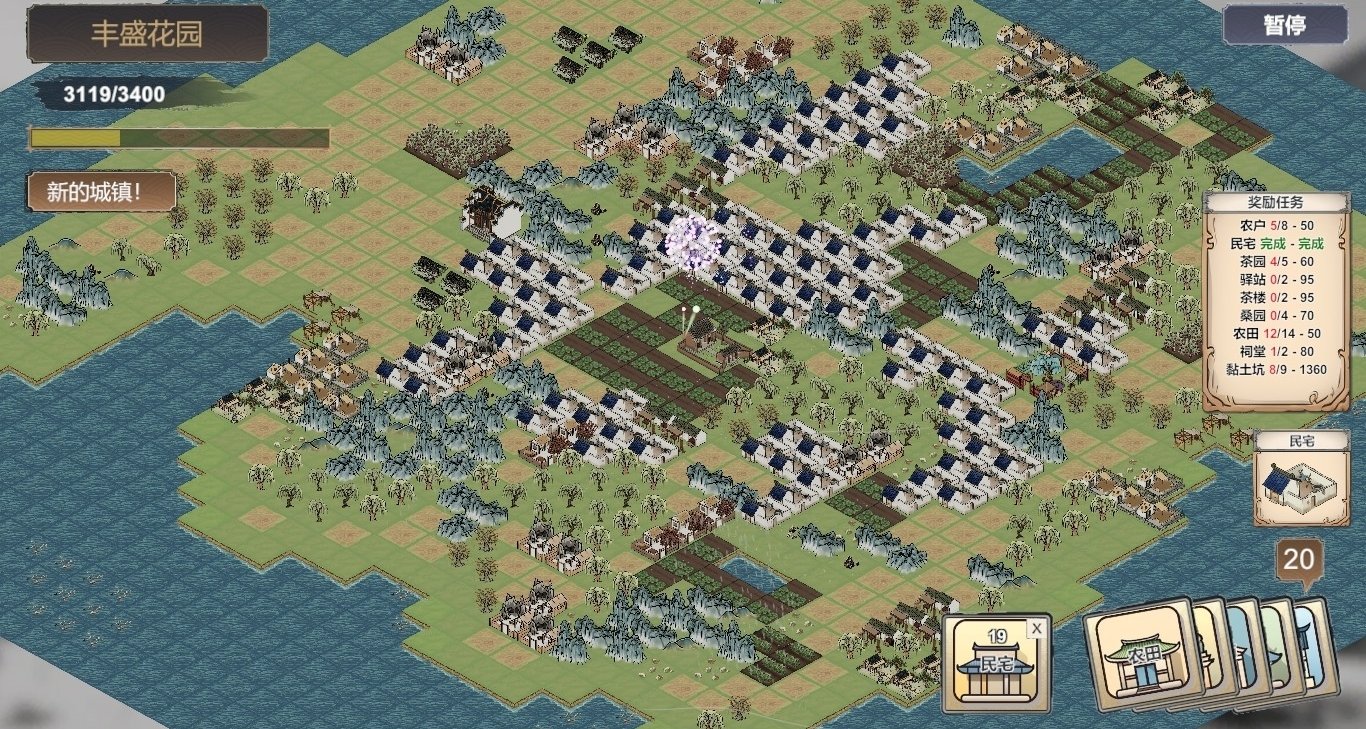Viewport: 1366px width, 729px height.
Task: Pause the game with the 暂停 button
Action: click(1283, 26)
